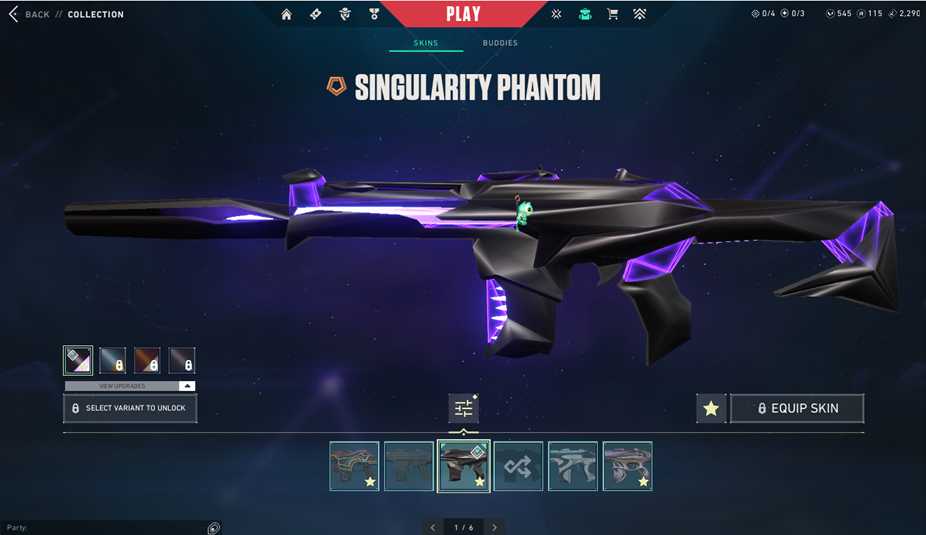Go to the next skin page

click(494, 527)
